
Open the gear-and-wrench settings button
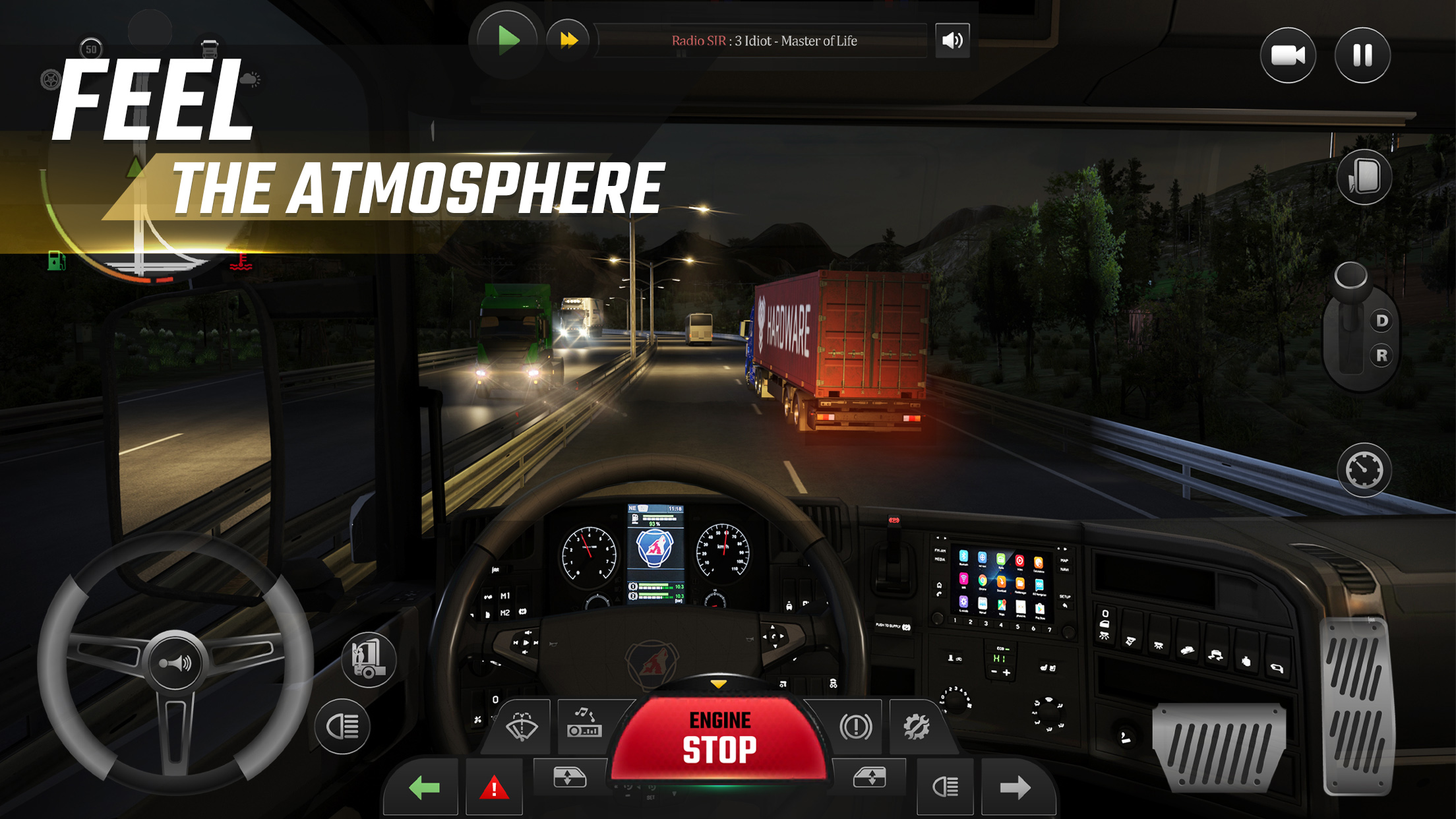[917, 727]
